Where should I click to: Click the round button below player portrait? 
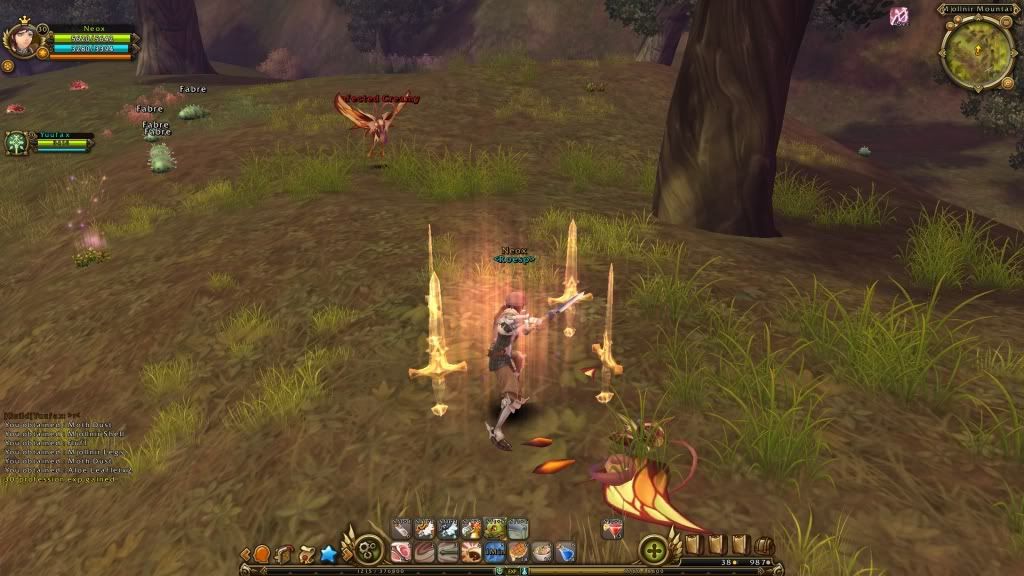point(8,66)
